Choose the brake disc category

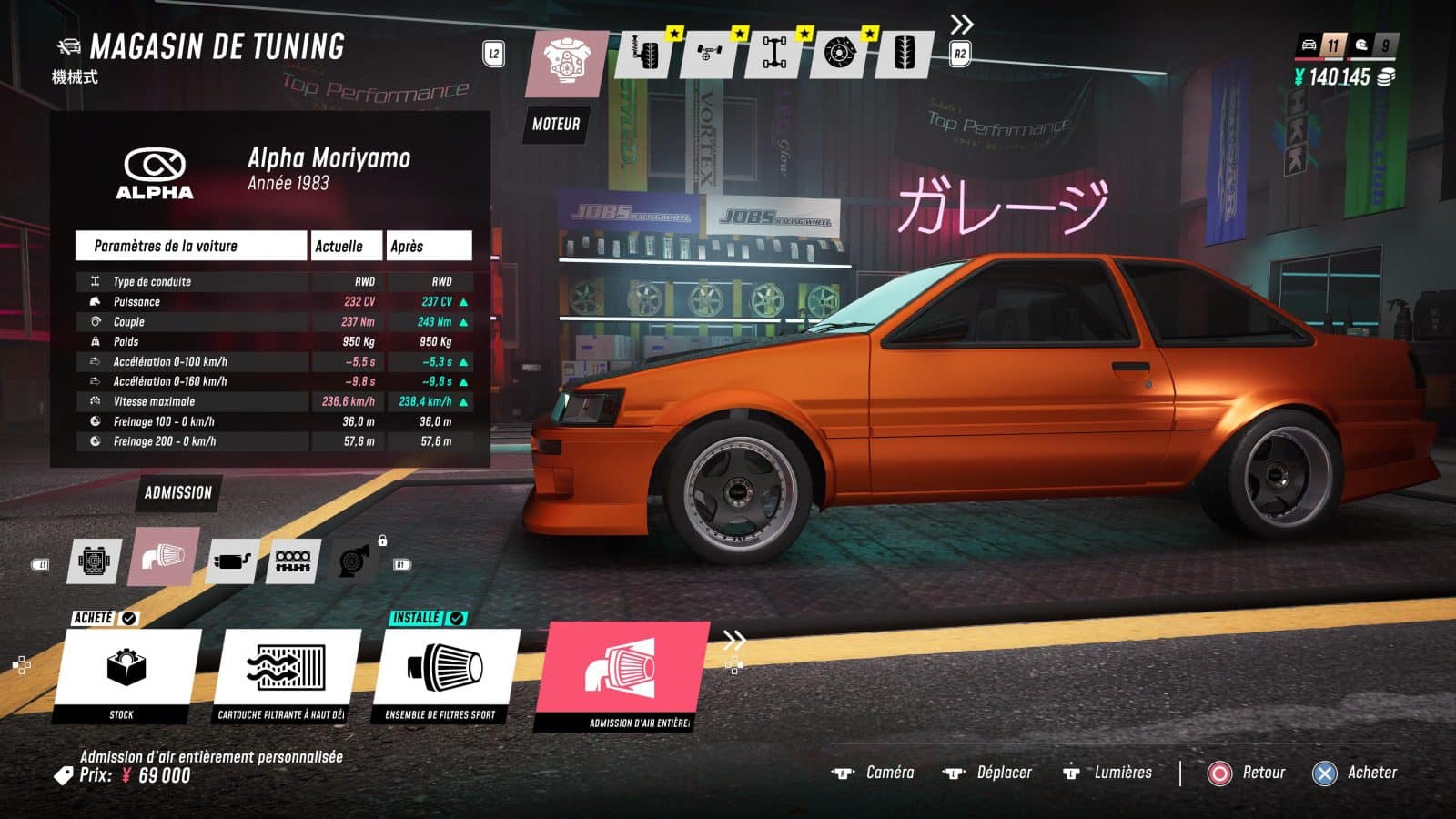click(840, 54)
